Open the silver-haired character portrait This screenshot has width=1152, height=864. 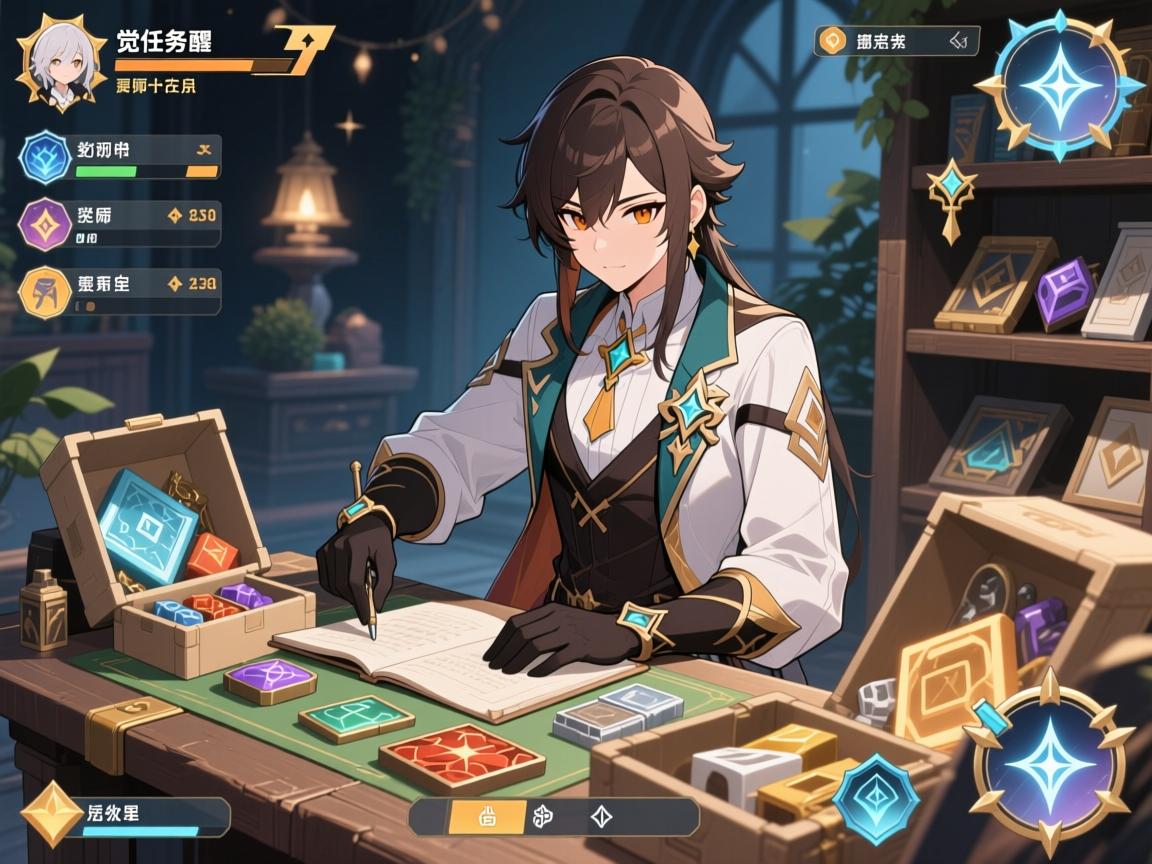(60, 60)
